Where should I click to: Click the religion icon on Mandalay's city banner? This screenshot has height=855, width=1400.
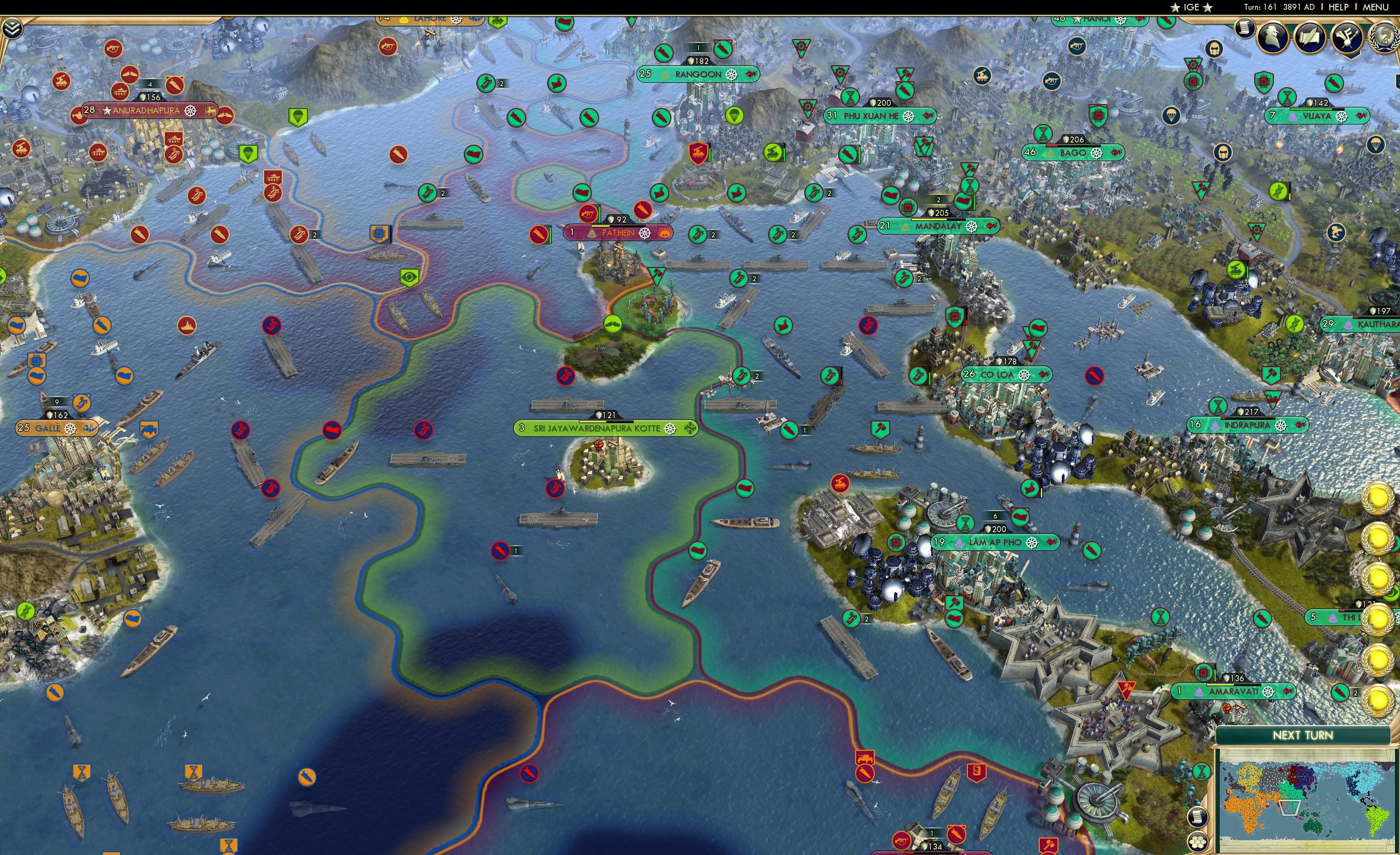tap(971, 227)
